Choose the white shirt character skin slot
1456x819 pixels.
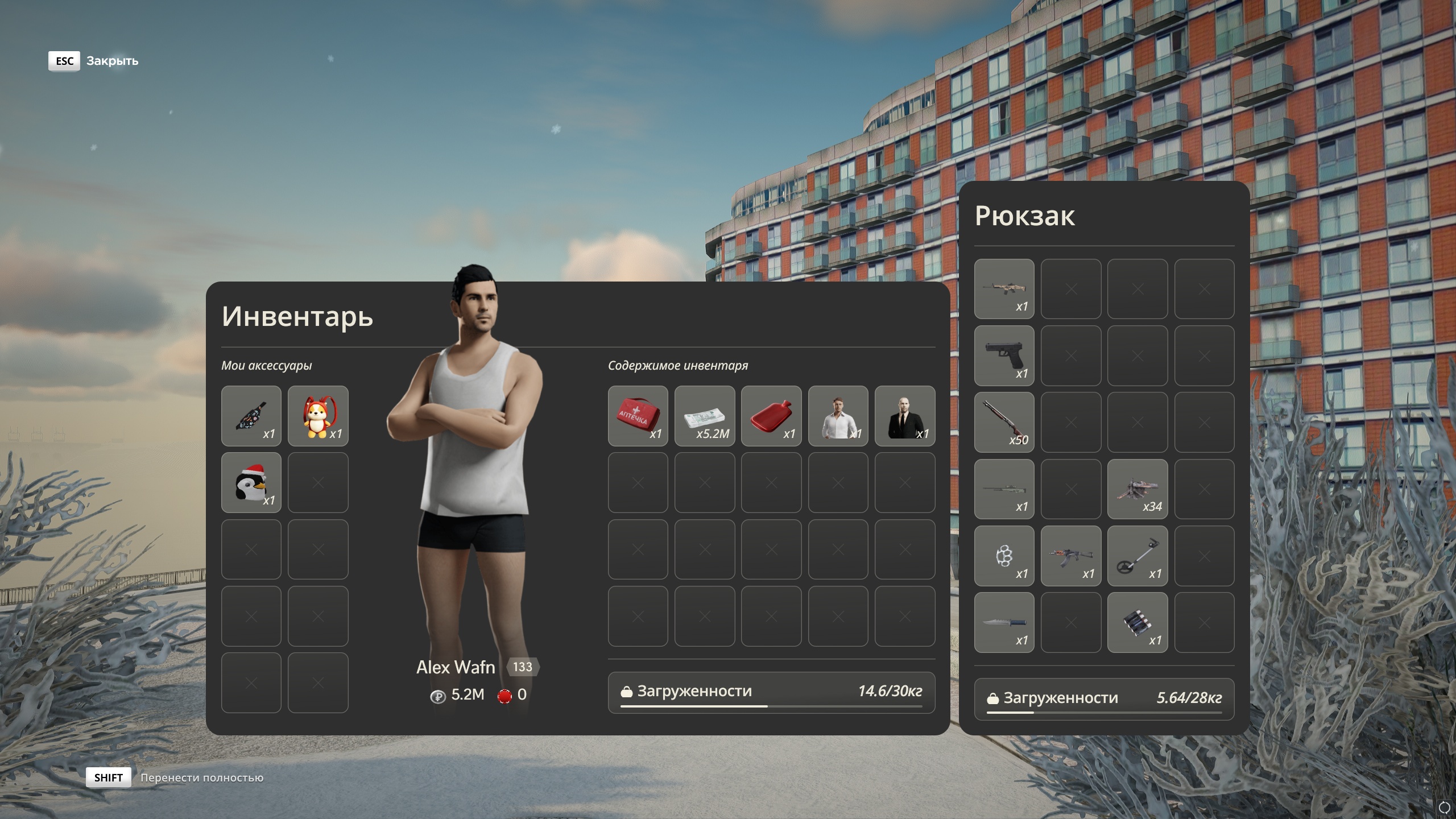(x=838, y=416)
